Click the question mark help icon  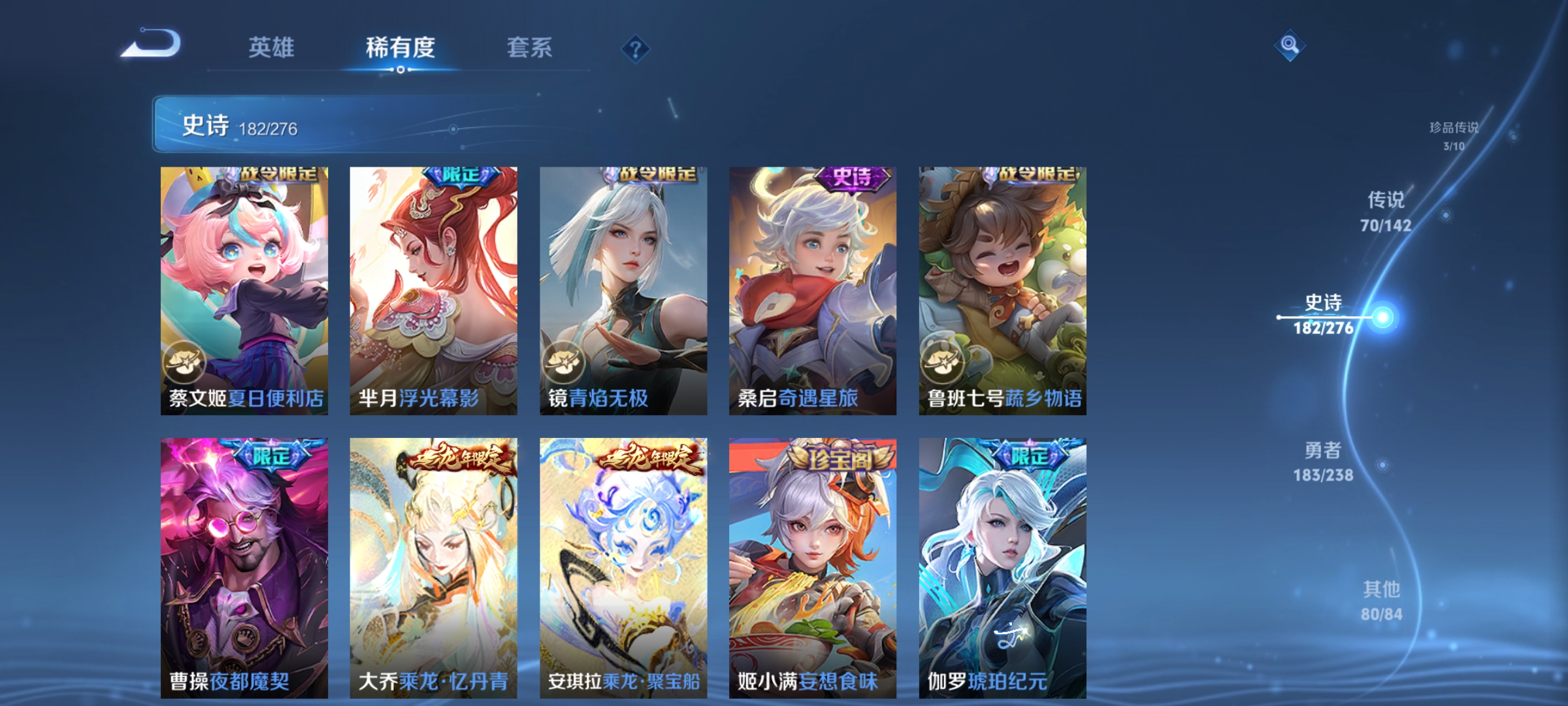click(636, 50)
